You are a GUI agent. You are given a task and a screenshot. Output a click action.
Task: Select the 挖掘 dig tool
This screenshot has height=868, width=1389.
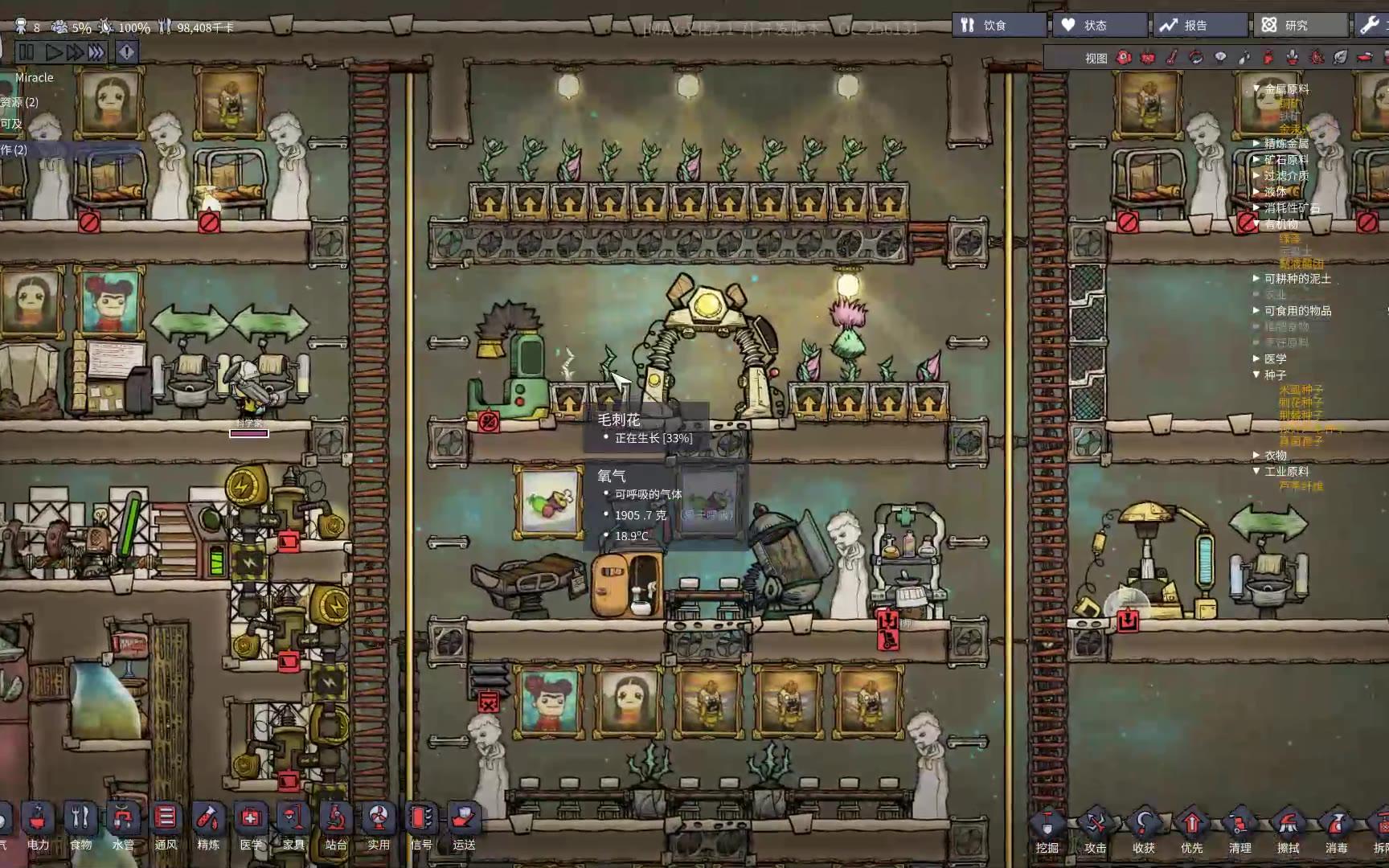pos(1047,829)
